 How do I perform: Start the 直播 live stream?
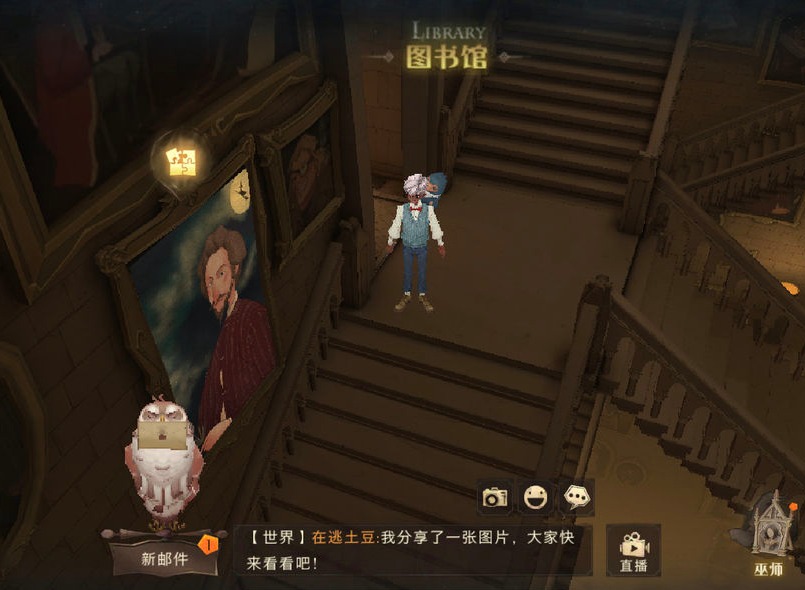(x=633, y=551)
